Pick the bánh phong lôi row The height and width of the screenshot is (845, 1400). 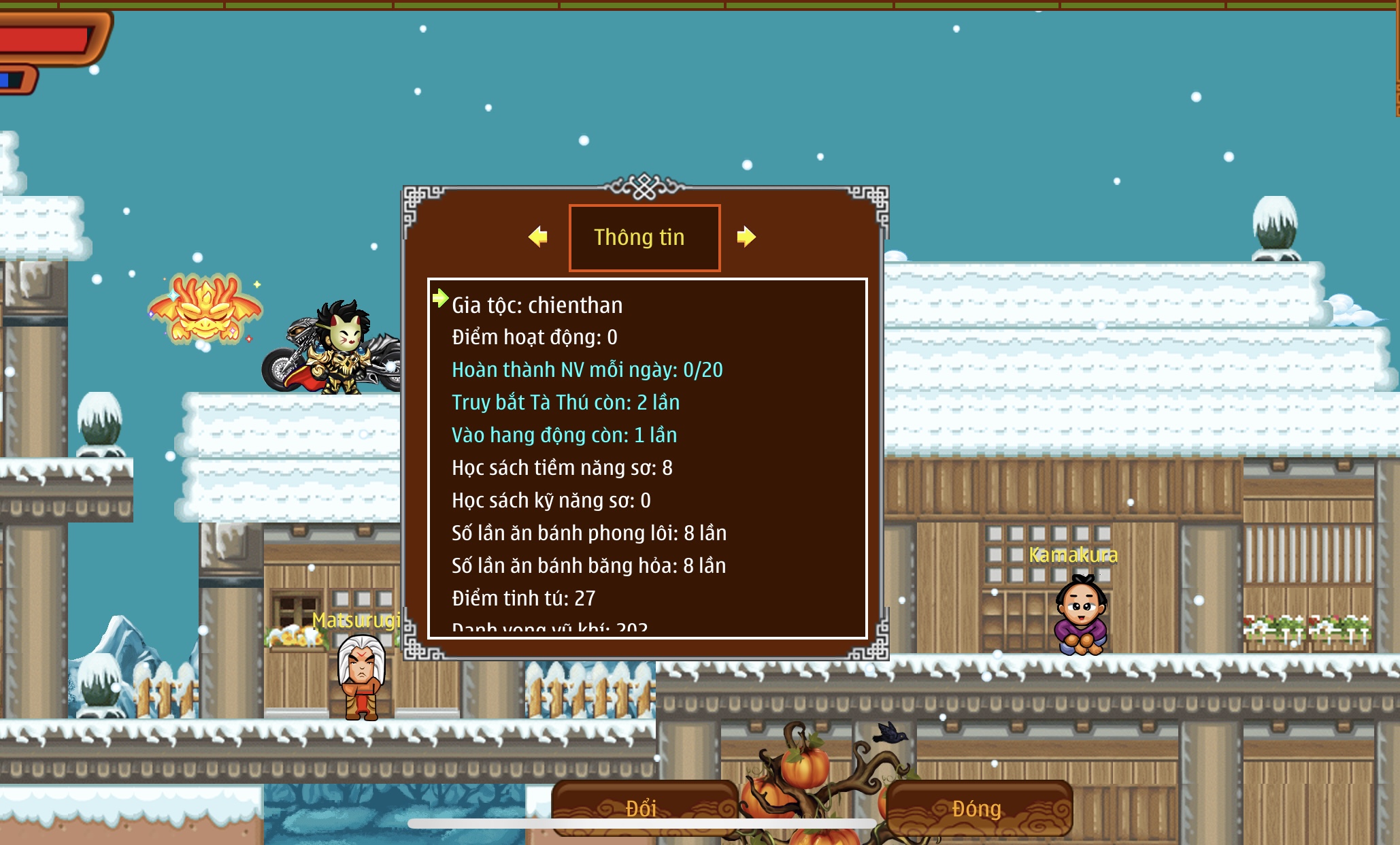(589, 533)
